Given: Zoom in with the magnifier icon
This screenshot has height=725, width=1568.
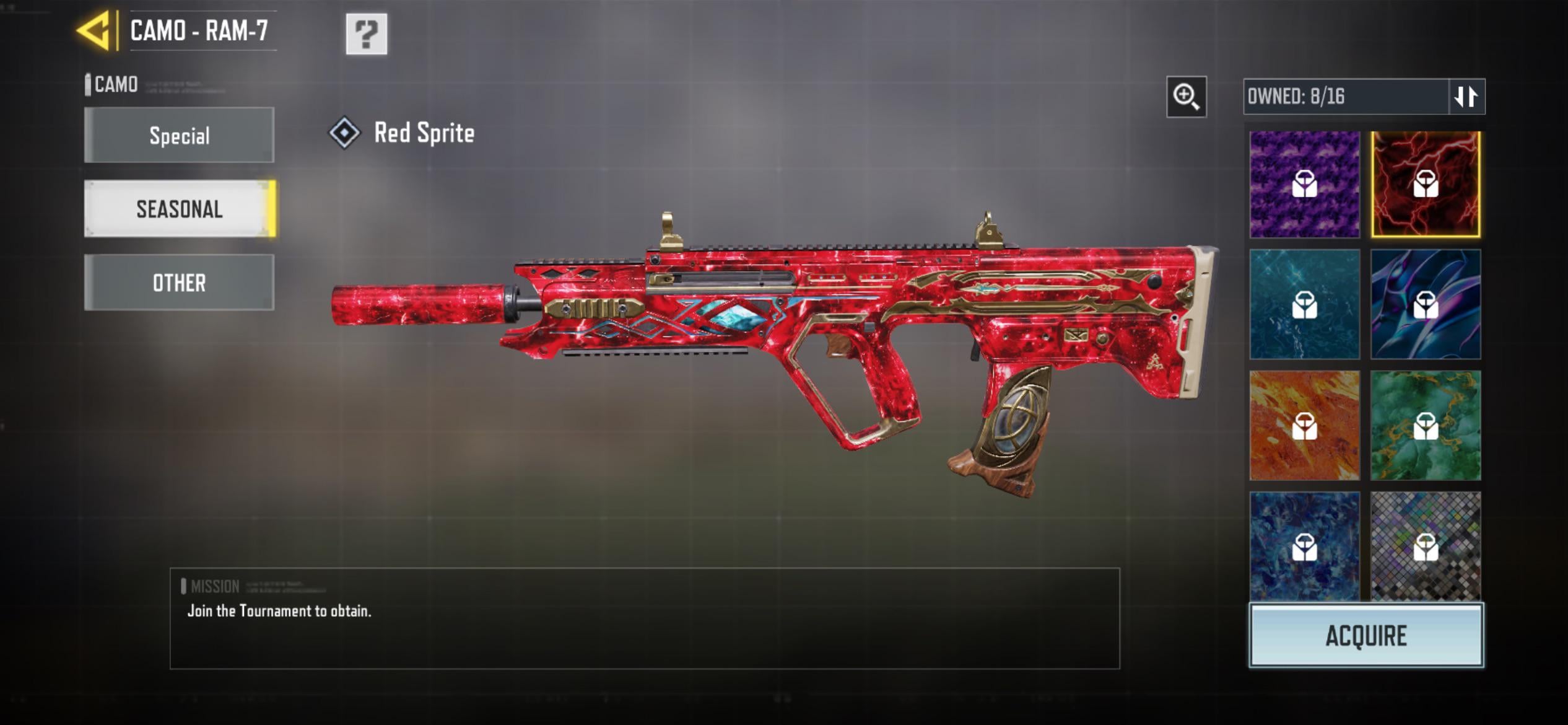Looking at the screenshot, I should [x=1187, y=97].
